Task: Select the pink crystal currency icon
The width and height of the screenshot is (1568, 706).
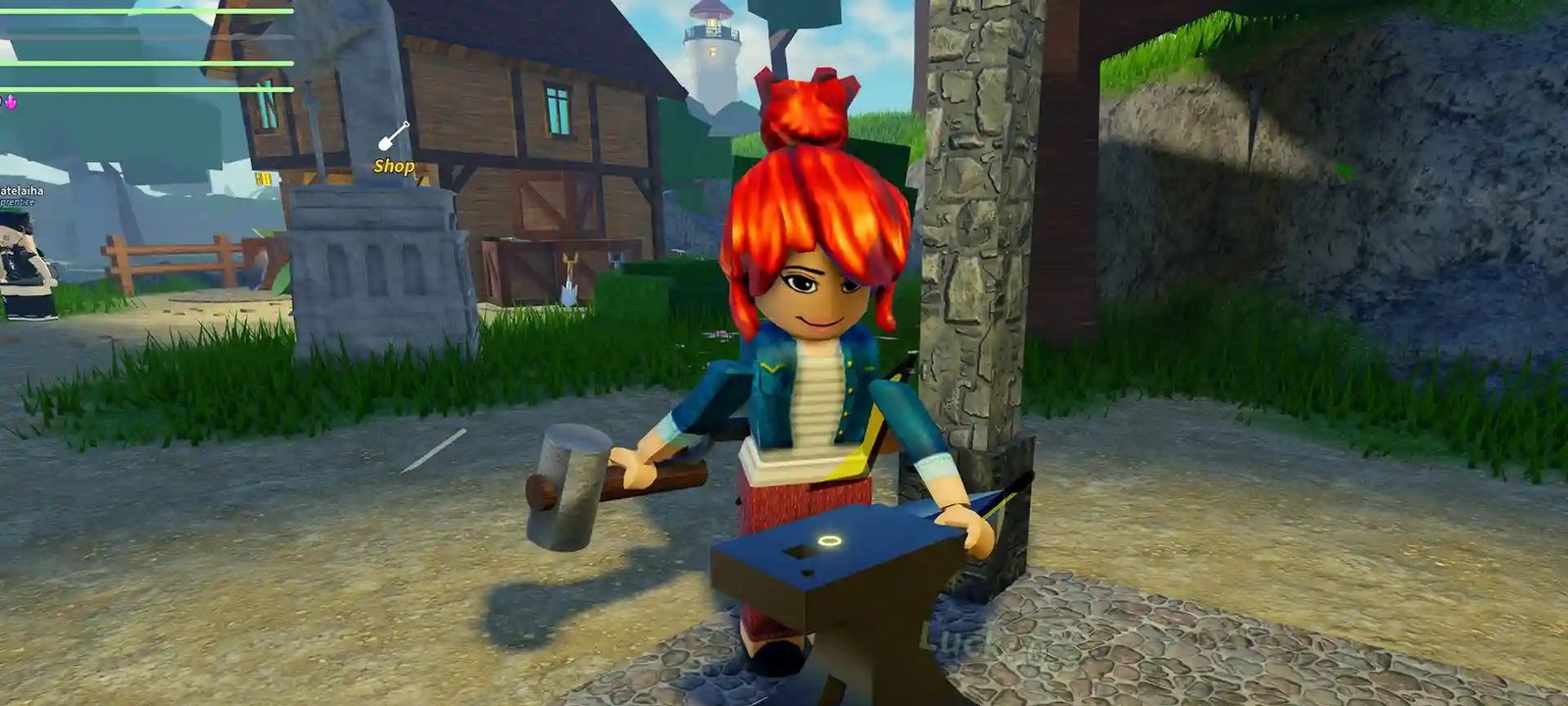Action: (11, 102)
